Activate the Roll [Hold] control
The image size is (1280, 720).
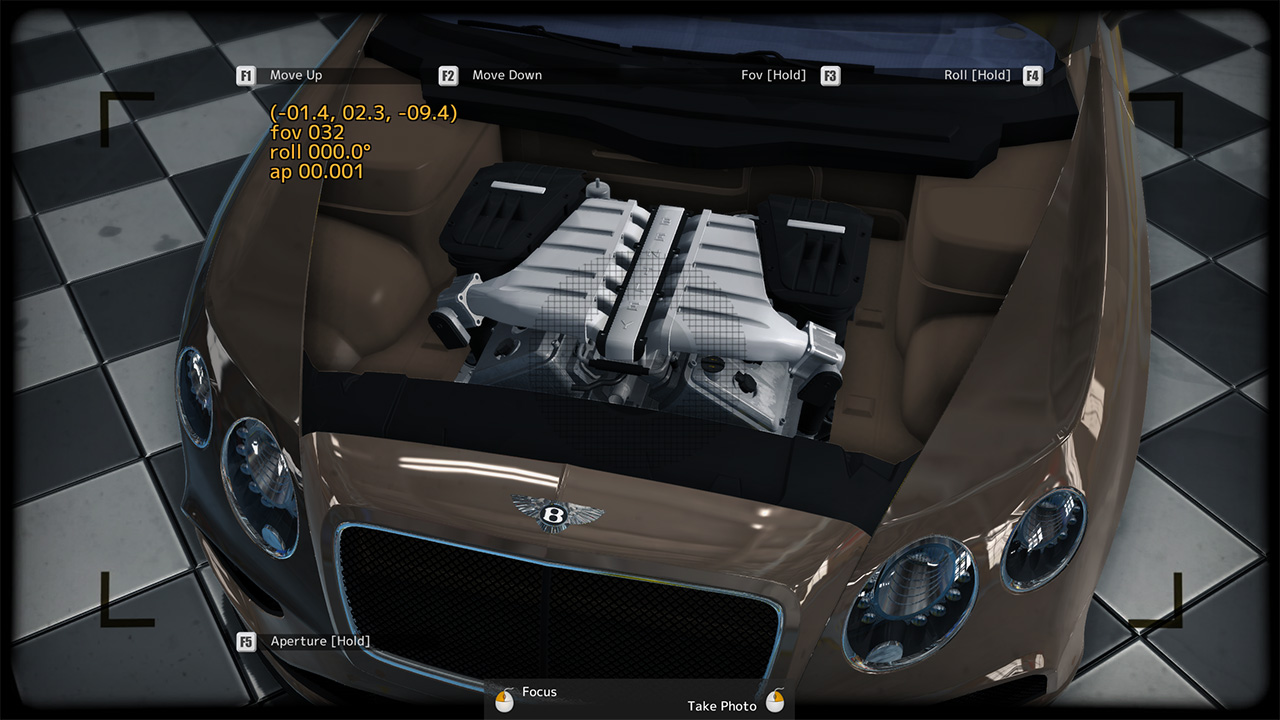pos(975,74)
